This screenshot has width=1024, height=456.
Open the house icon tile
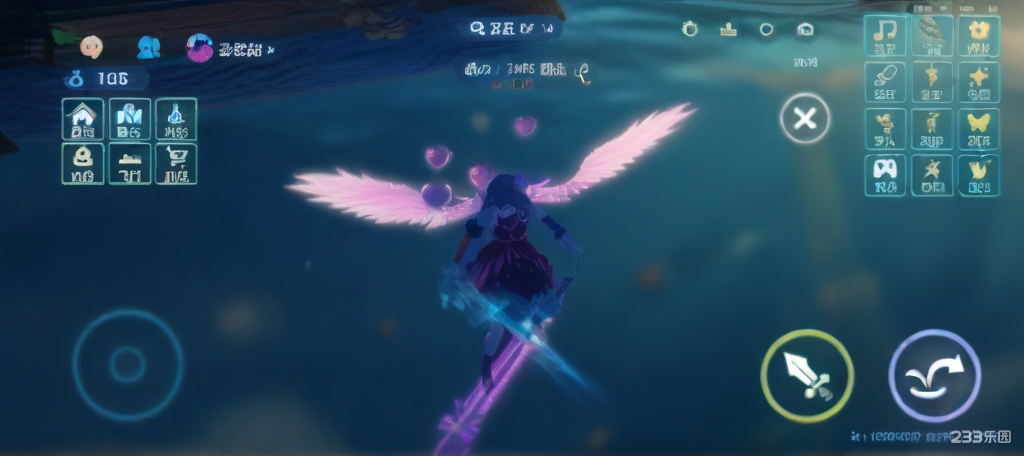(x=82, y=119)
